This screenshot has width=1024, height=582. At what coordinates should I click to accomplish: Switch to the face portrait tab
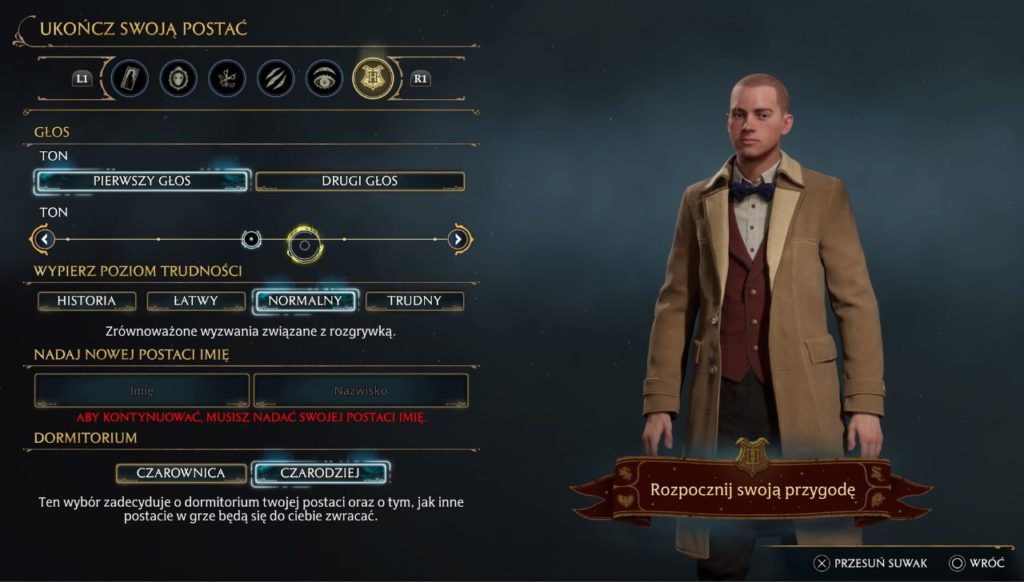coord(179,78)
